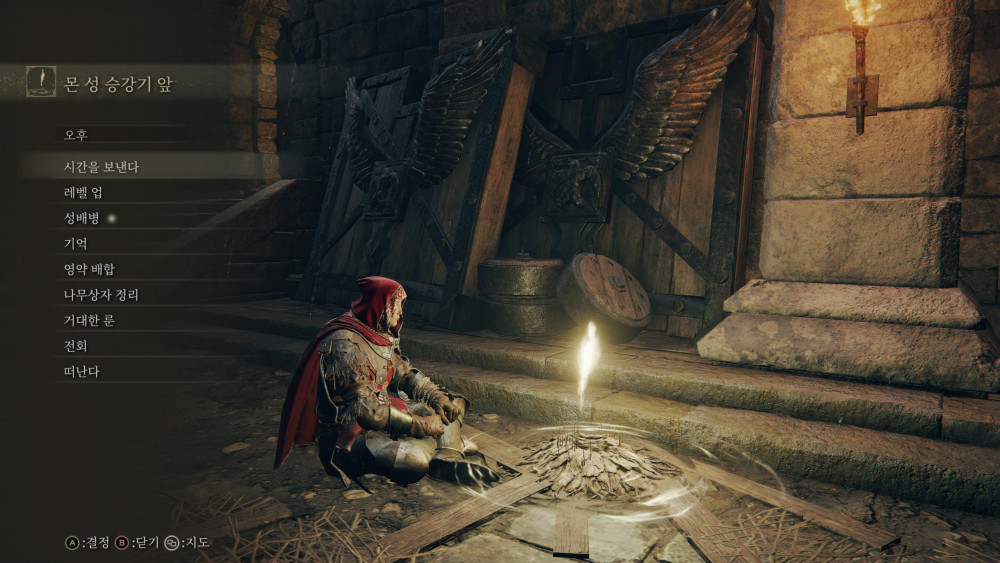Select the 영약 배합 entry
The width and height of the screenshot is (1000, 563).
click(89, 269)
